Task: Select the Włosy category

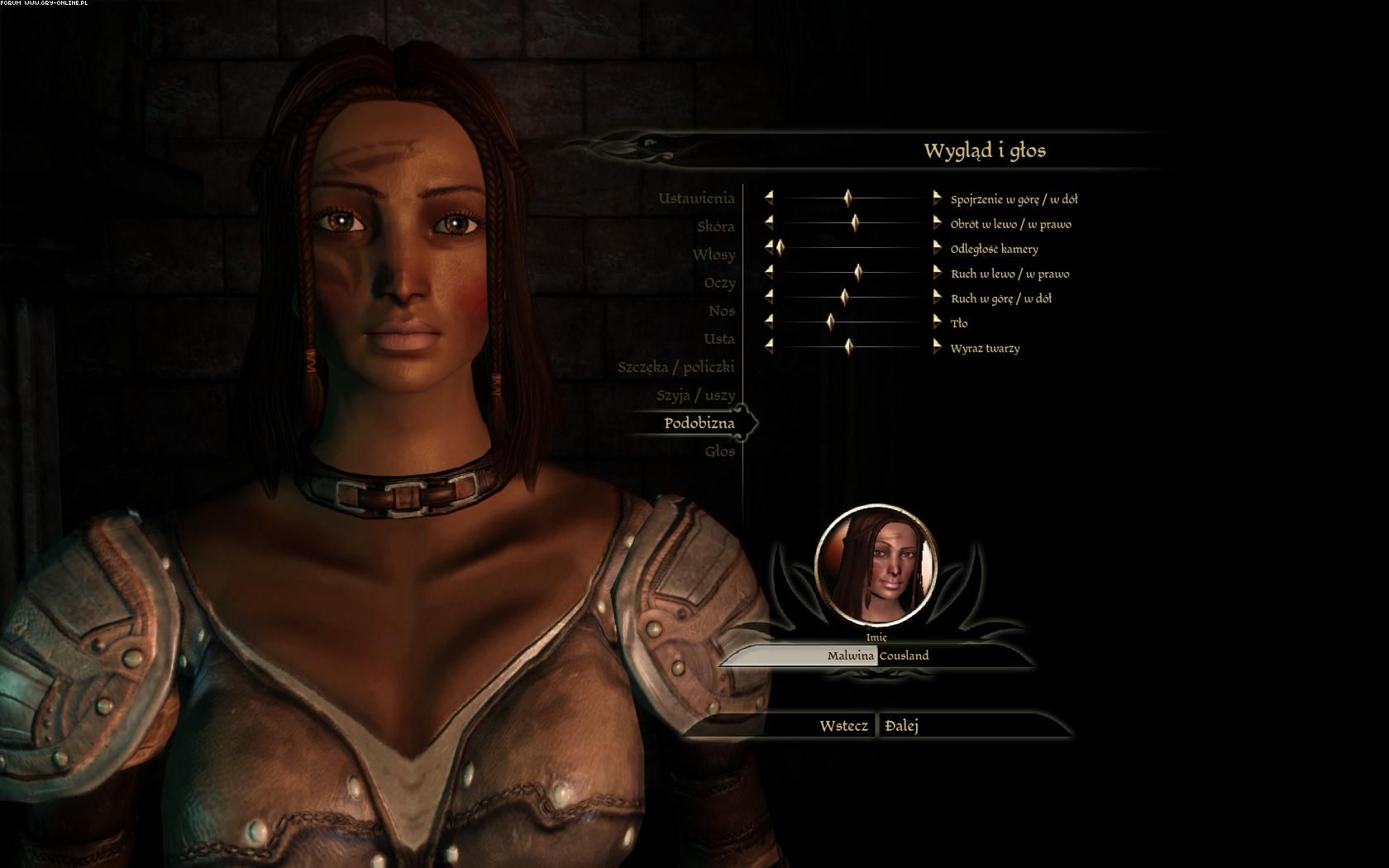Action: click(714, 255)
